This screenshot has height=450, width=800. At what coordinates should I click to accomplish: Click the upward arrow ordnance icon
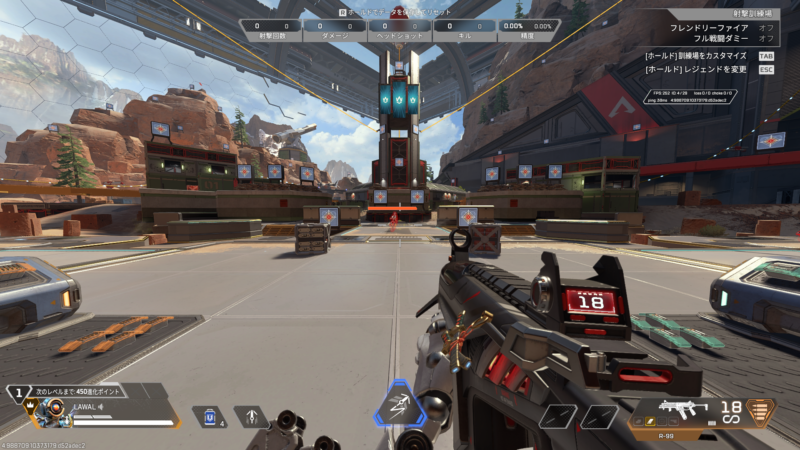coord(252,416)
